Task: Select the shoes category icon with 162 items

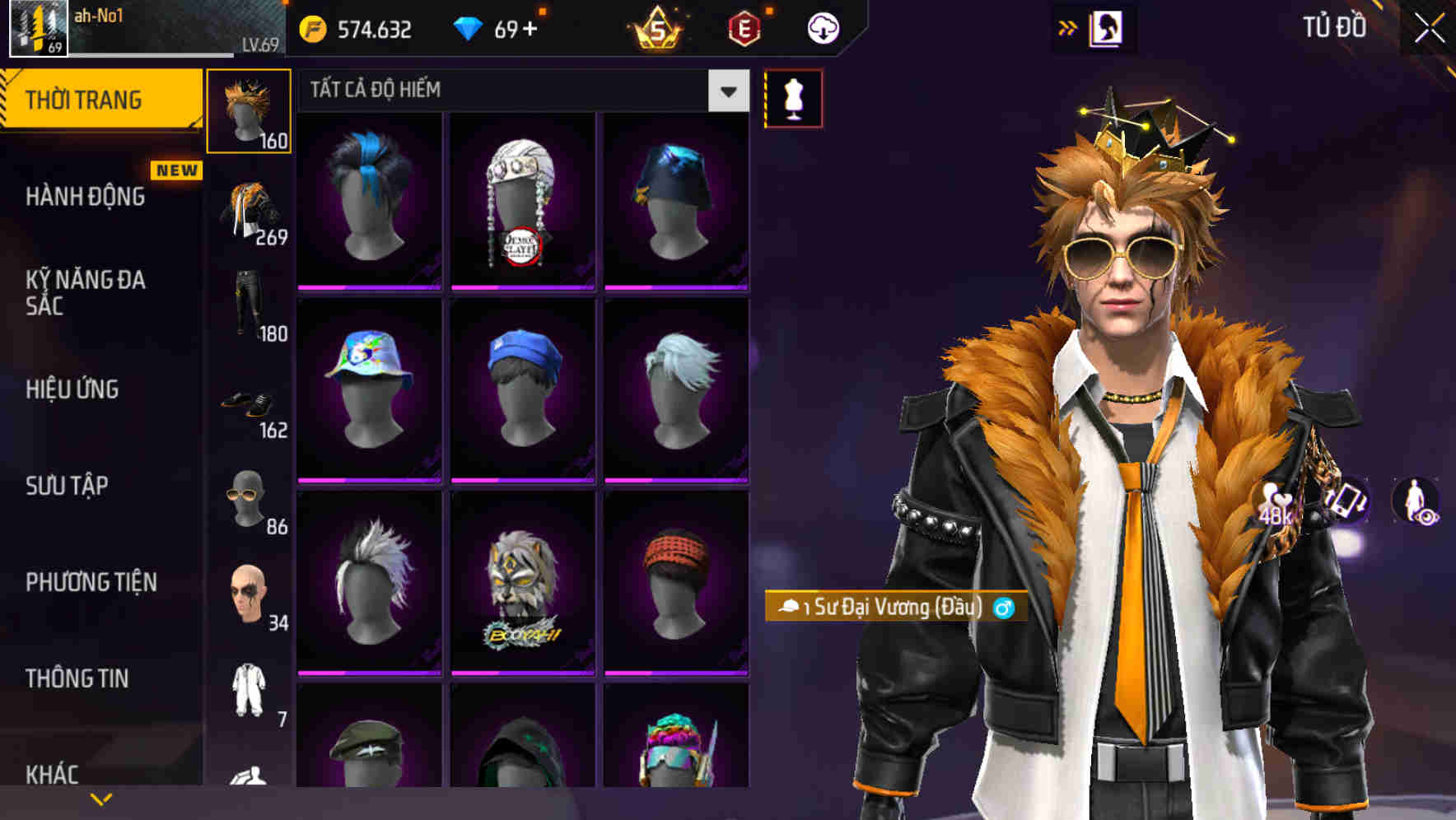Action: (x=251, y=403)
